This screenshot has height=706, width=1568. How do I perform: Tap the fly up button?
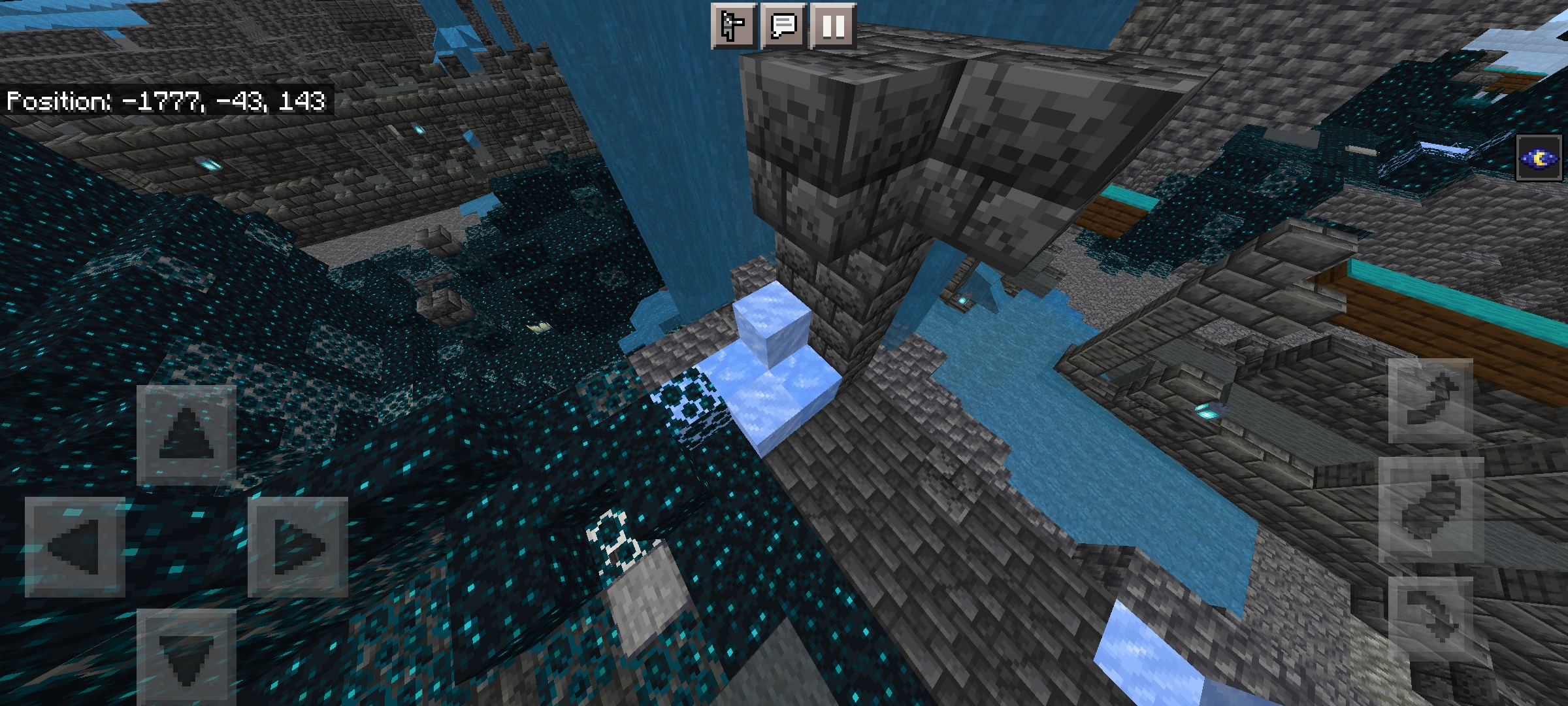1430,401
